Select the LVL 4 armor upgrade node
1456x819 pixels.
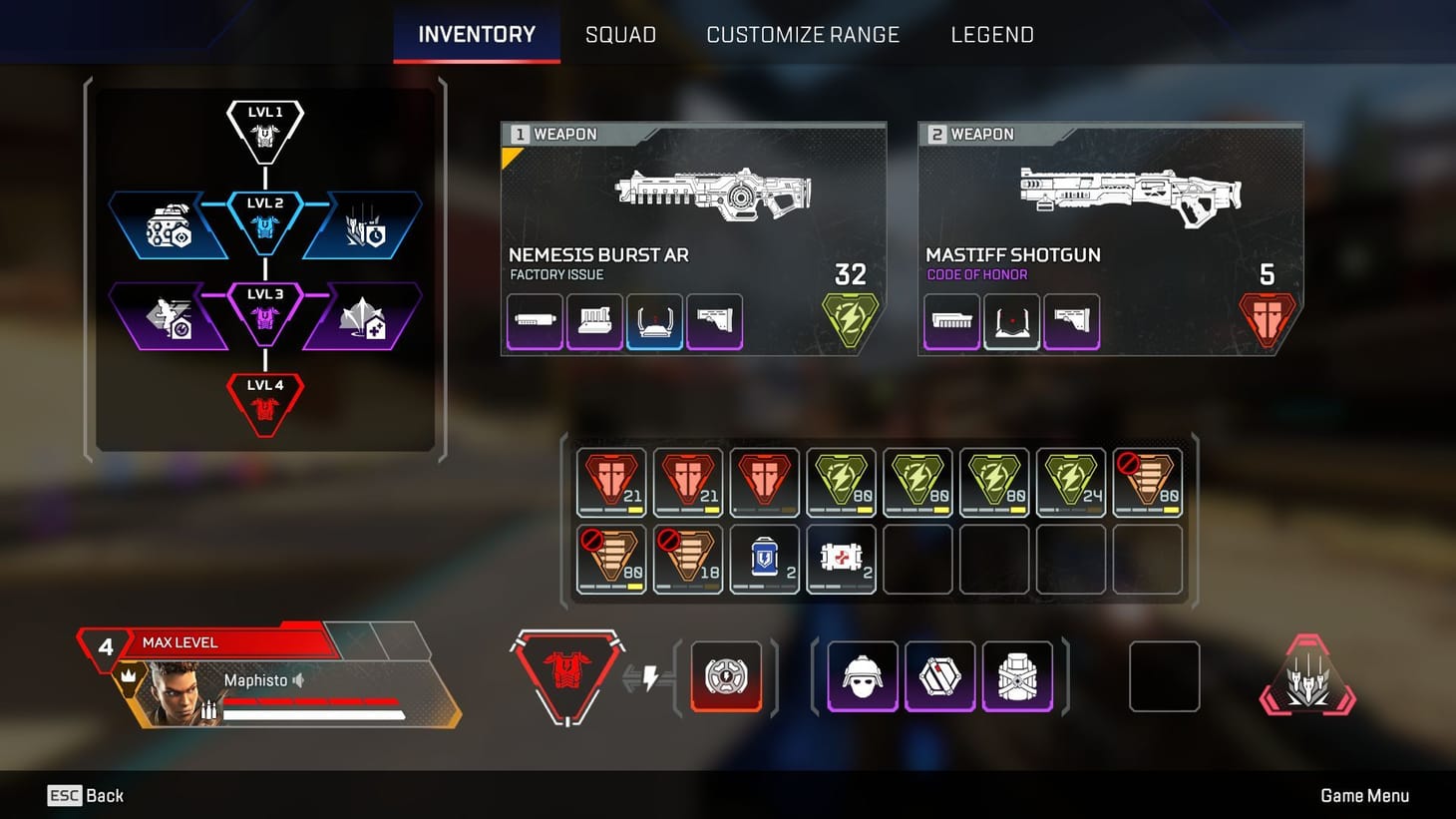tap(264, 399)
